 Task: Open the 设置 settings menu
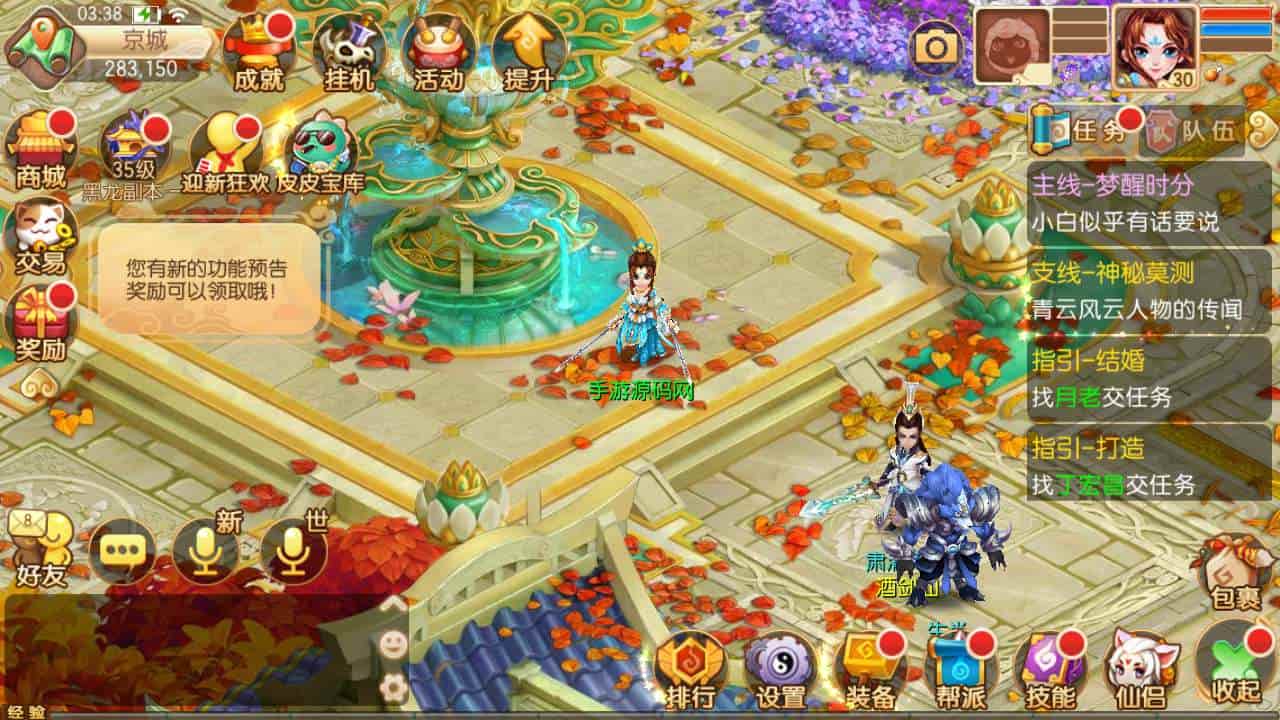point(781,668)
